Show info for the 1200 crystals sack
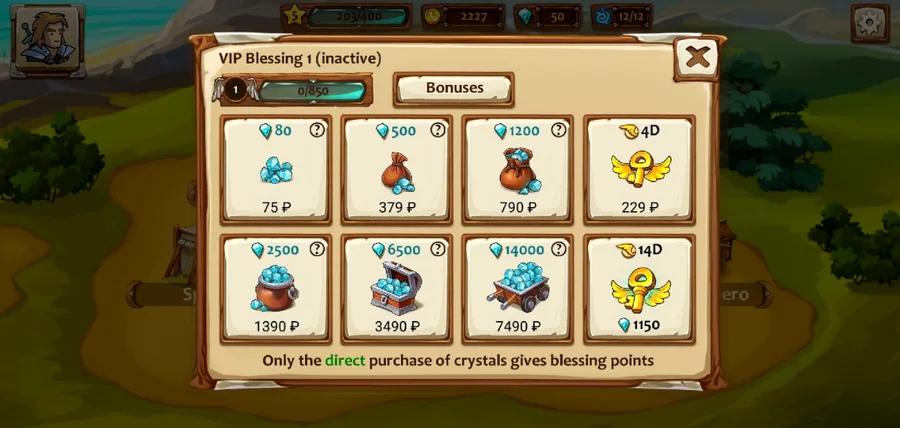 point(558,130)
